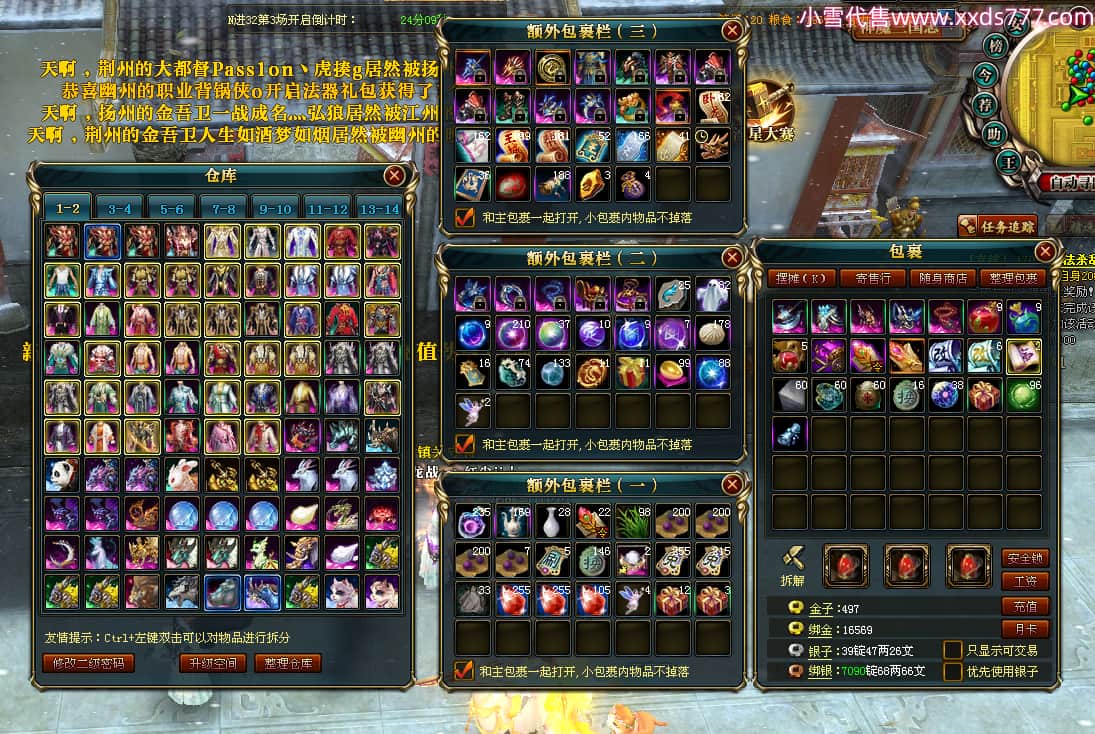The width and height of the screenshot is (1095, 734).
Task: Open the 任务追踪 quest tracker button
Action: click(996, 226)
